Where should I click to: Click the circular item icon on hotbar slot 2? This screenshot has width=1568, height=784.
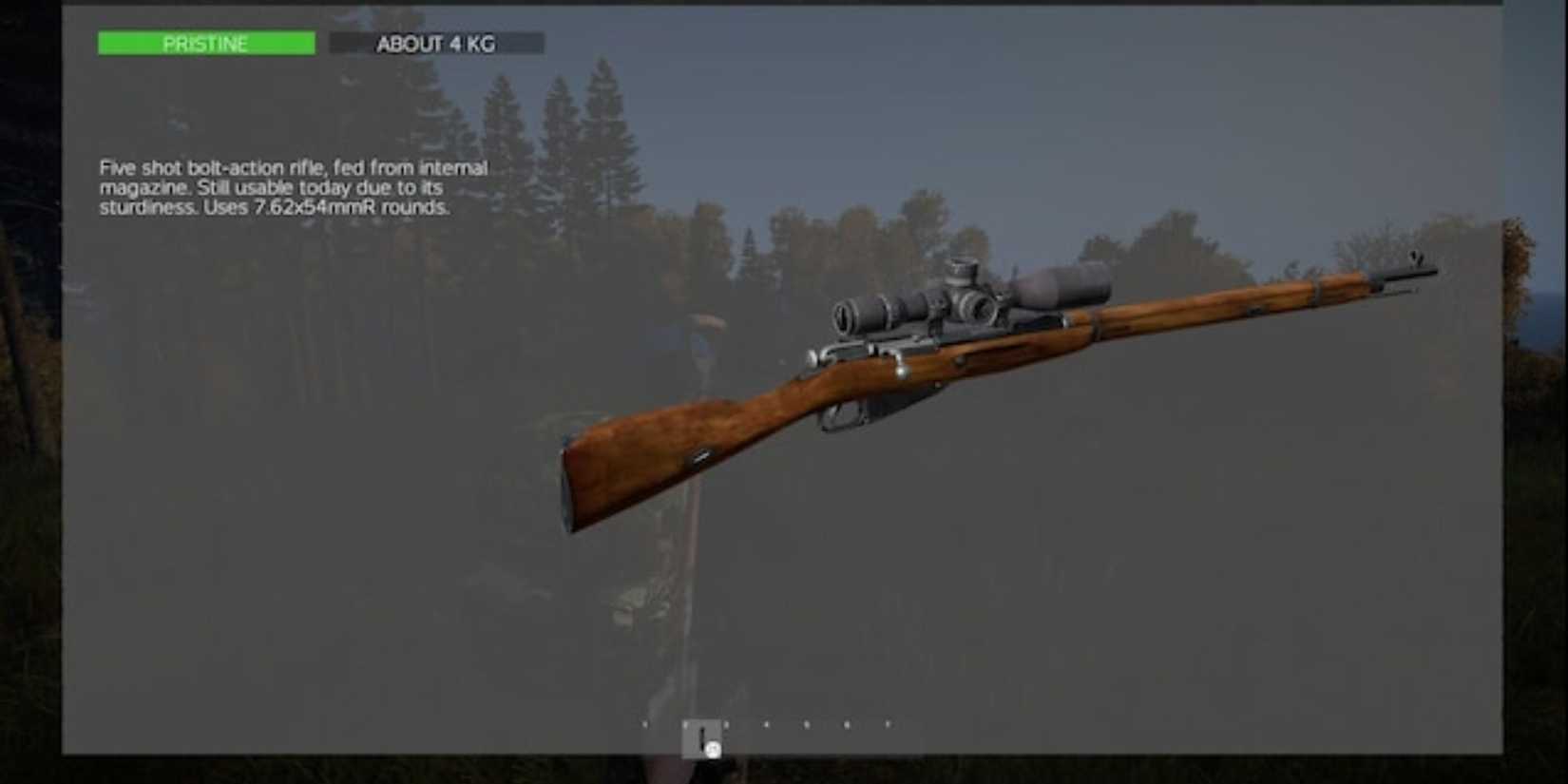(713, 750)
